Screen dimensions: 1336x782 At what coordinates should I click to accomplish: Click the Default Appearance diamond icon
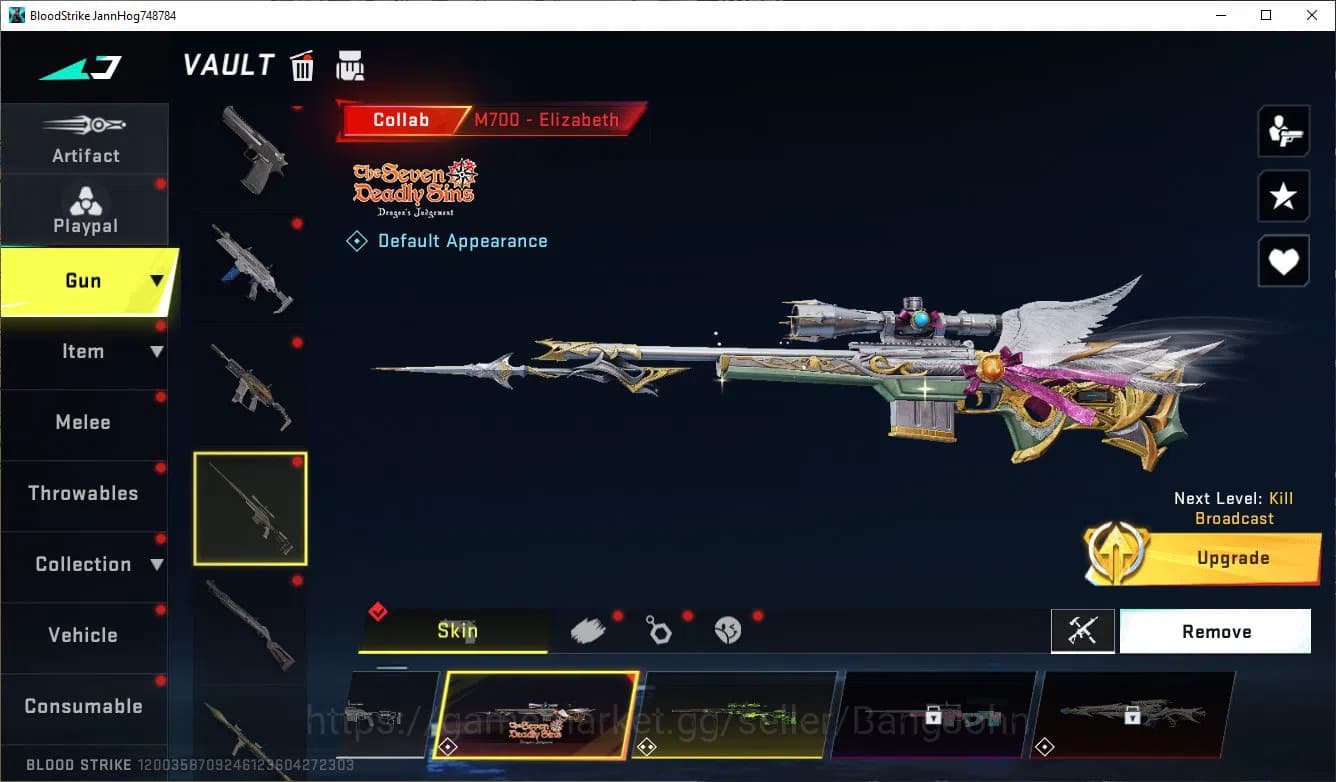pos(357,240)
